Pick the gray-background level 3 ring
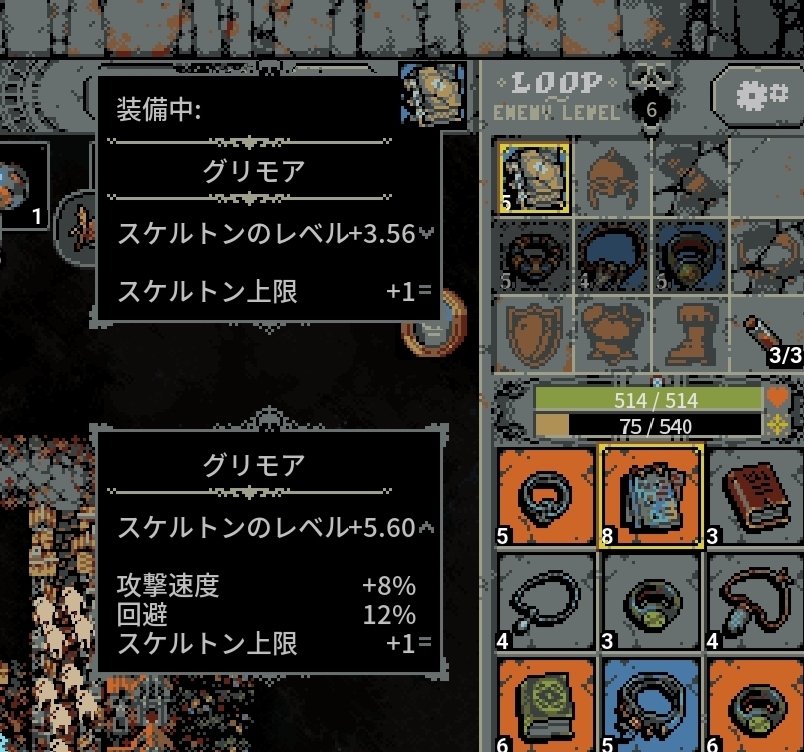804x752 pixels. coord(650,602)
